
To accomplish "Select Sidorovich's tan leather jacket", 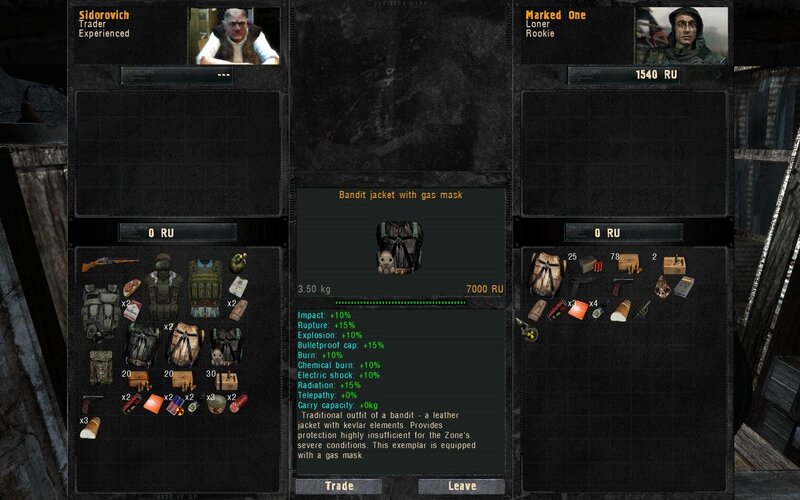I will click(x=184, y=345).
